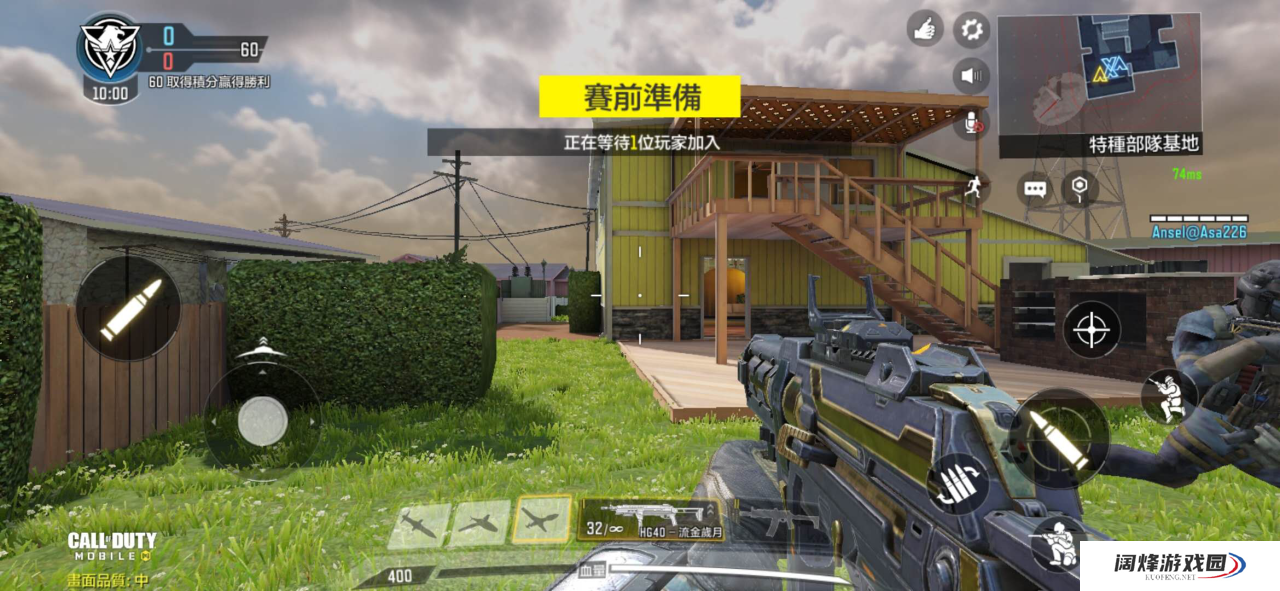Image resolution: width=1280 pixels, height=591 pixels.
Task: Aim down sights with the crosshair button
Action: (x=1091, y=329)
